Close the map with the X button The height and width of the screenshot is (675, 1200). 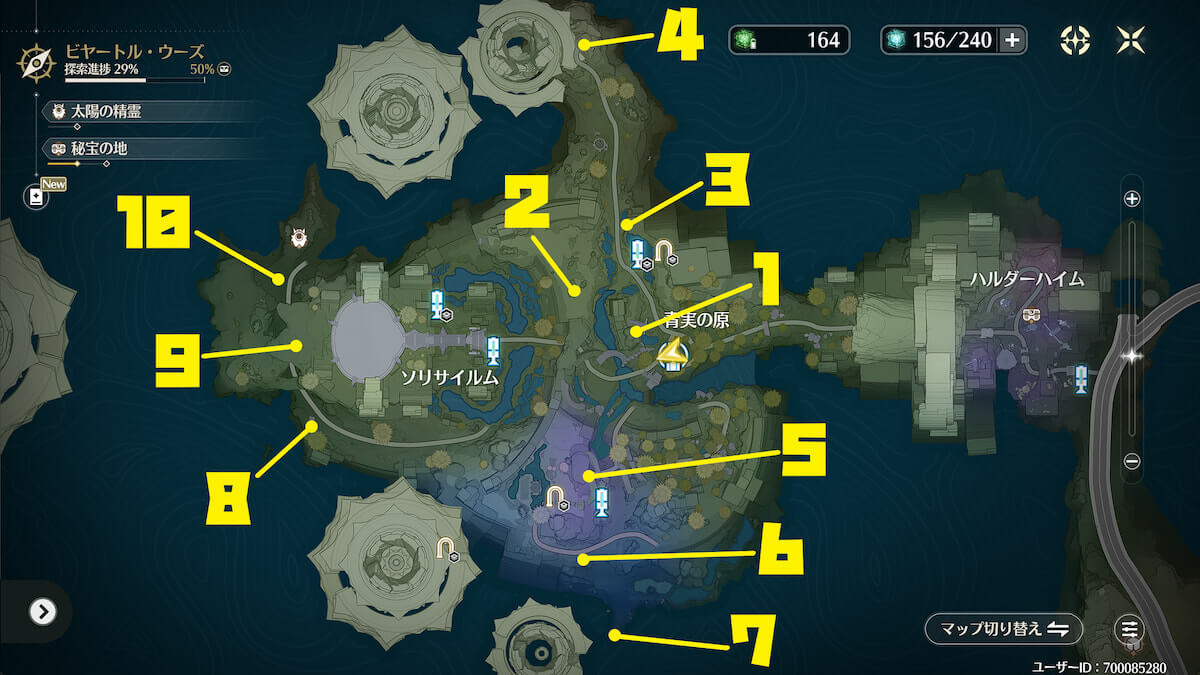[x=1132, y=40]
